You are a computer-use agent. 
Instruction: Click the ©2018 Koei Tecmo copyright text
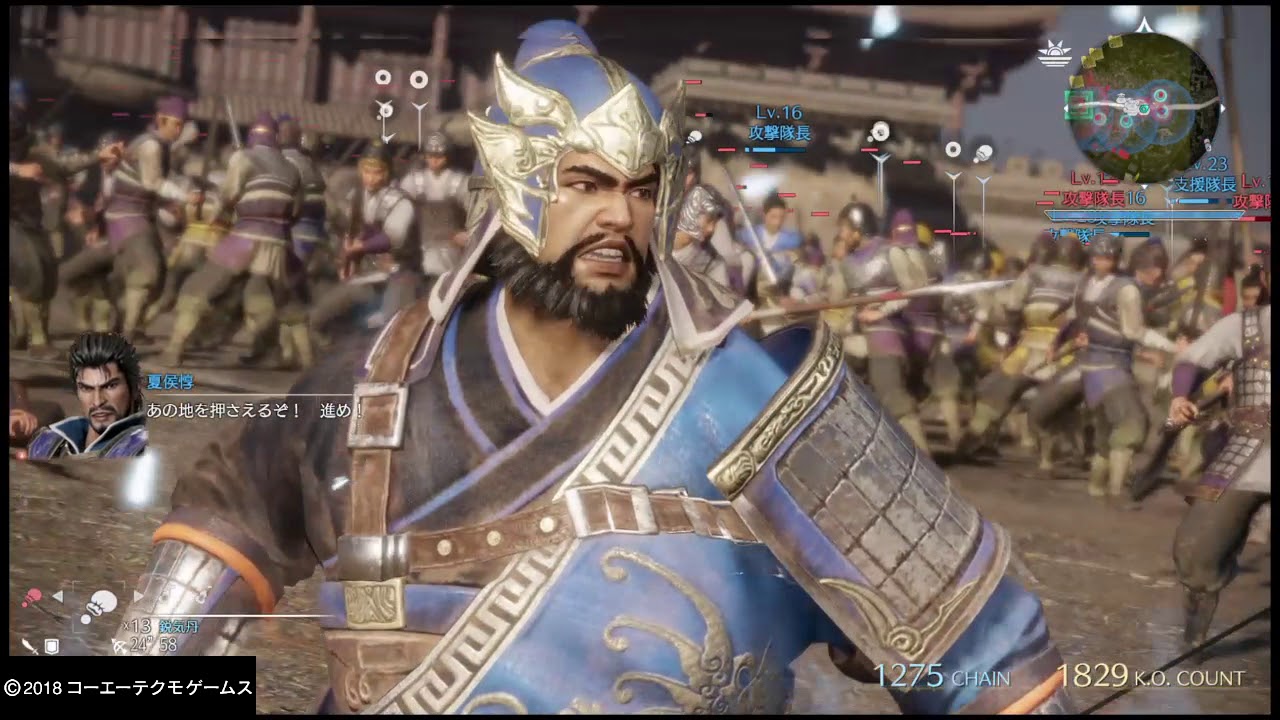[x=125, y=688]
